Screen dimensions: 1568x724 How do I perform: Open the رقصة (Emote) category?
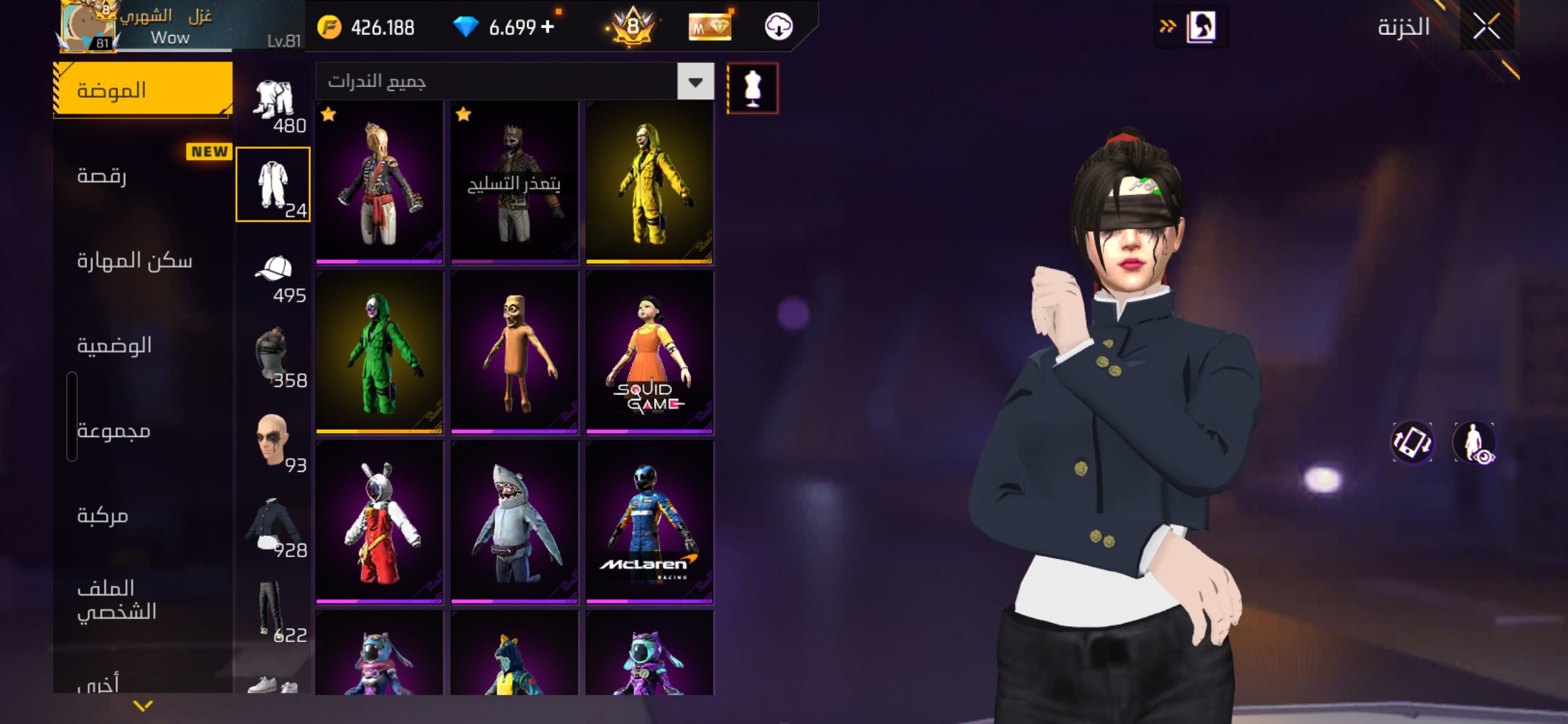(102, 176)
